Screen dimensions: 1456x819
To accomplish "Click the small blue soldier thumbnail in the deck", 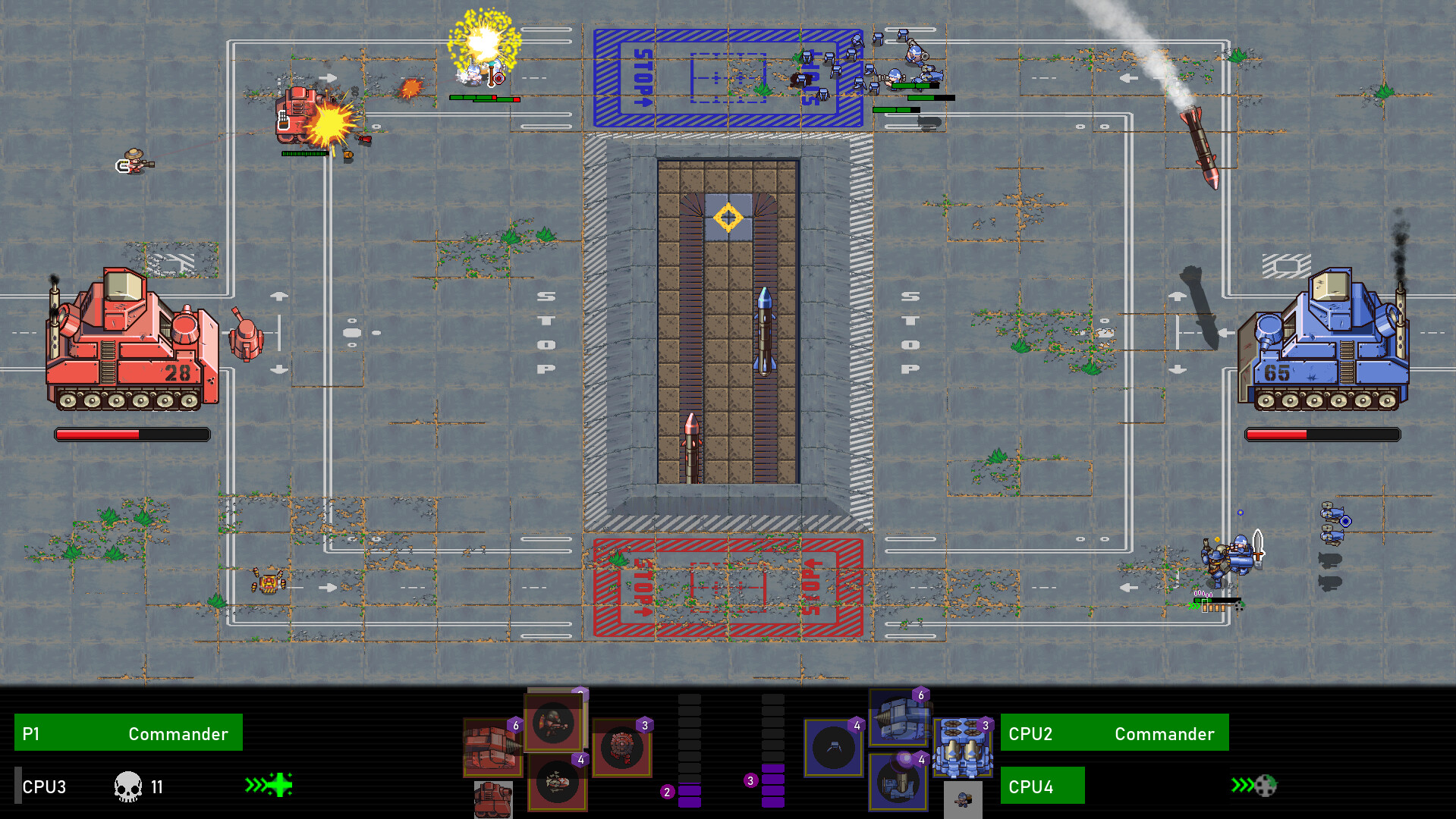I will coord(962,799).
